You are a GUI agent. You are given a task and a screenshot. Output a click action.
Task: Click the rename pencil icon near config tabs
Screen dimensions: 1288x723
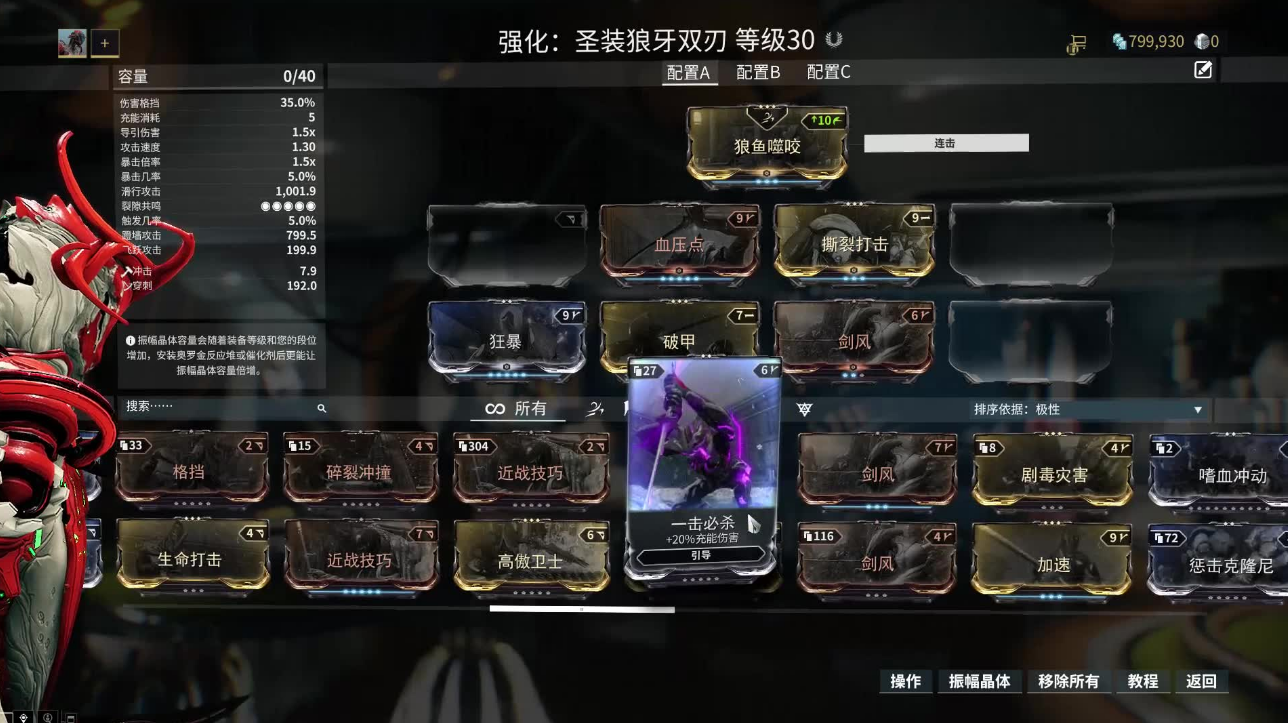click(1202, 70)
